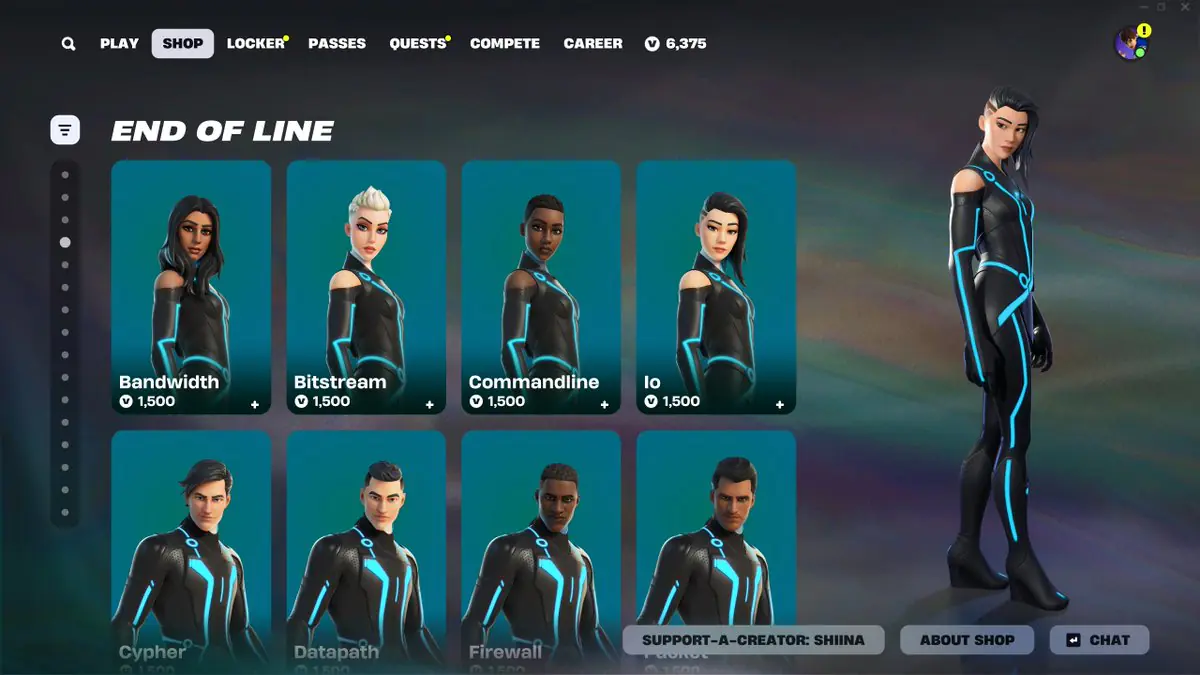This screenshot has height=675, width=1200.
Task: Switch to the Compete tab
Action: click(x=505, y=44)
